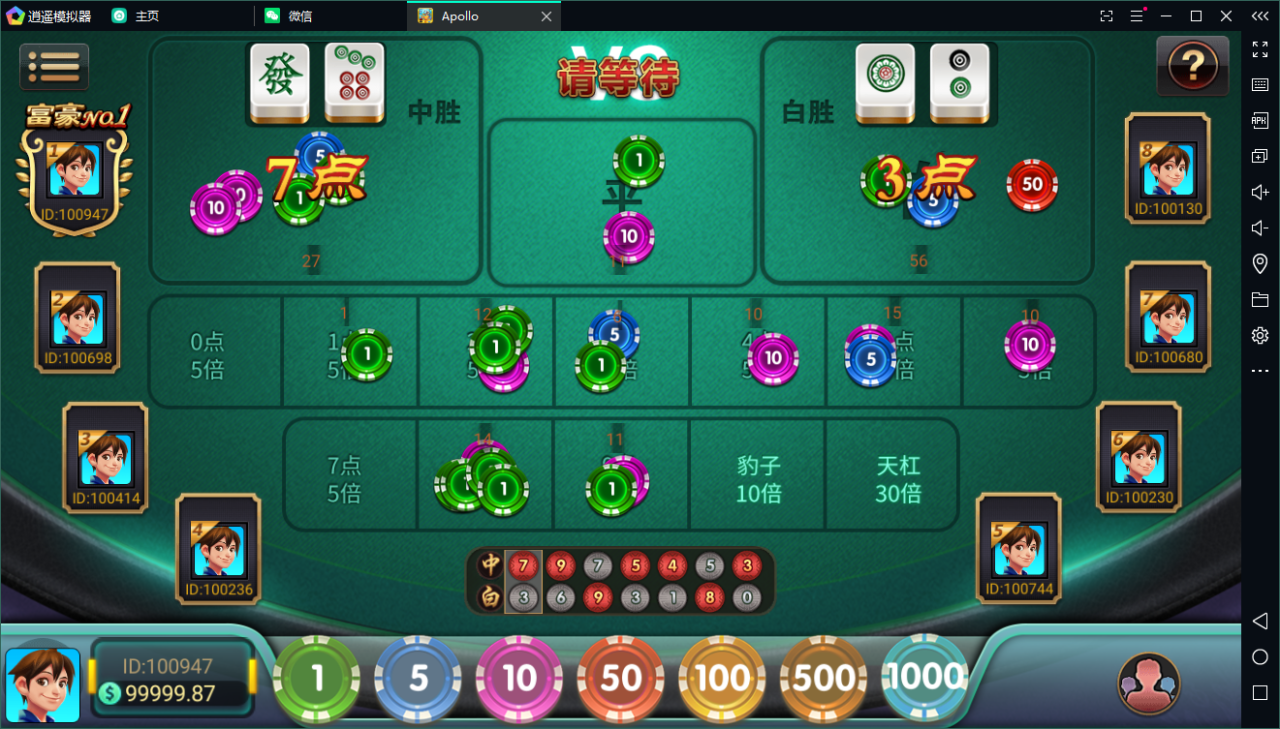Open the help question mark icon

tap(1192, 65)
